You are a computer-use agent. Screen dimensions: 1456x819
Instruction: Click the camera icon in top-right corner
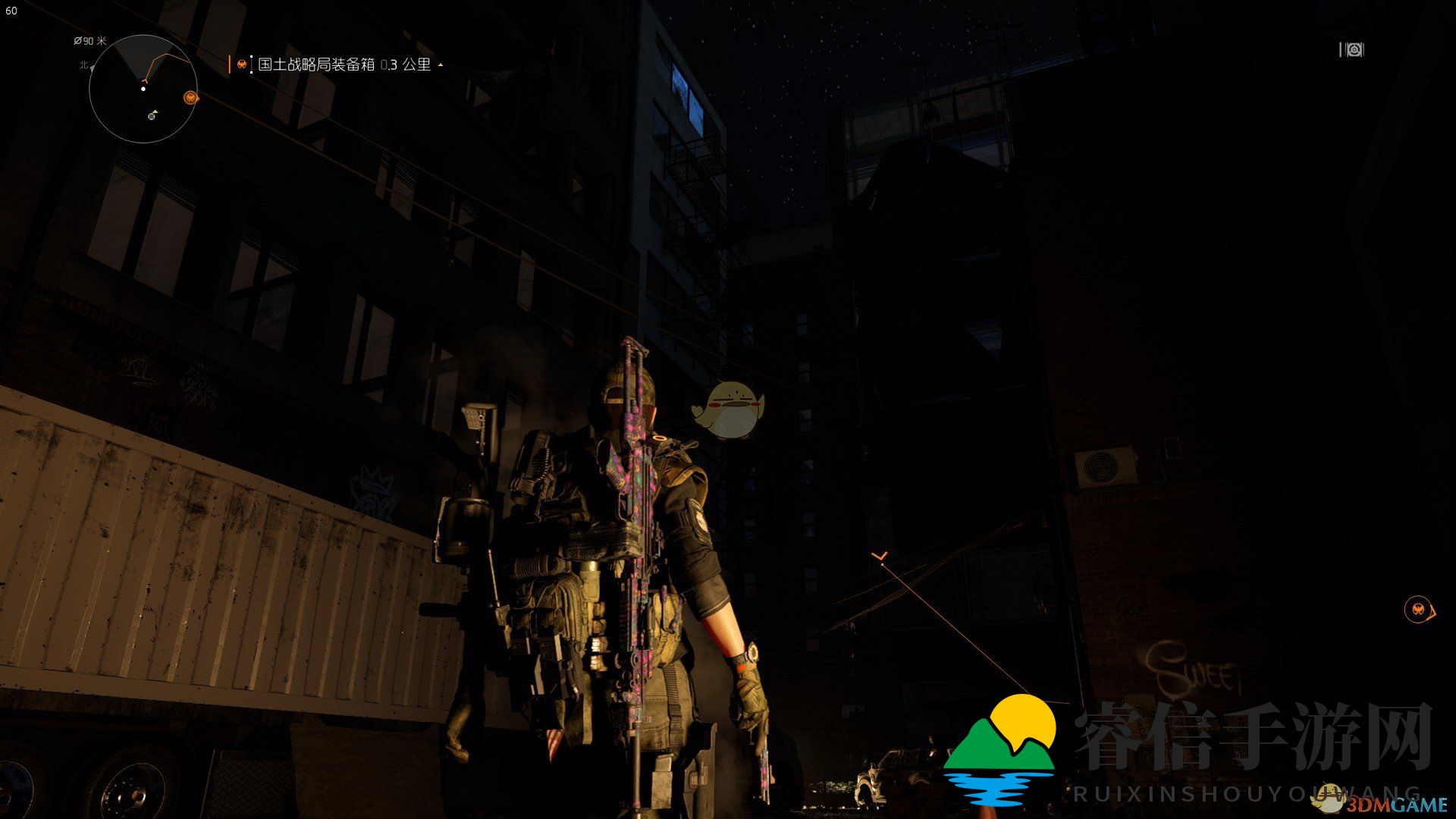coord(1351,50)
